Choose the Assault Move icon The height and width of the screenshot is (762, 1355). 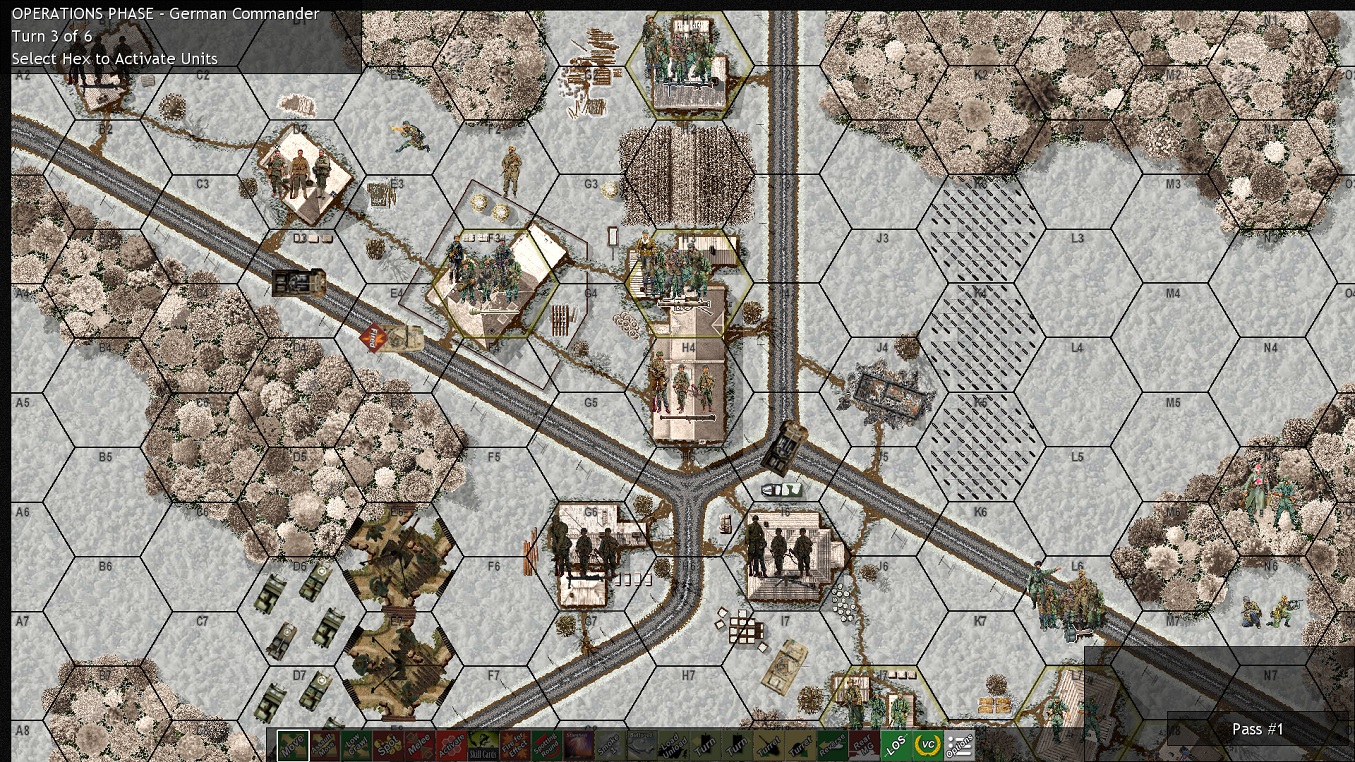point(323,744)
